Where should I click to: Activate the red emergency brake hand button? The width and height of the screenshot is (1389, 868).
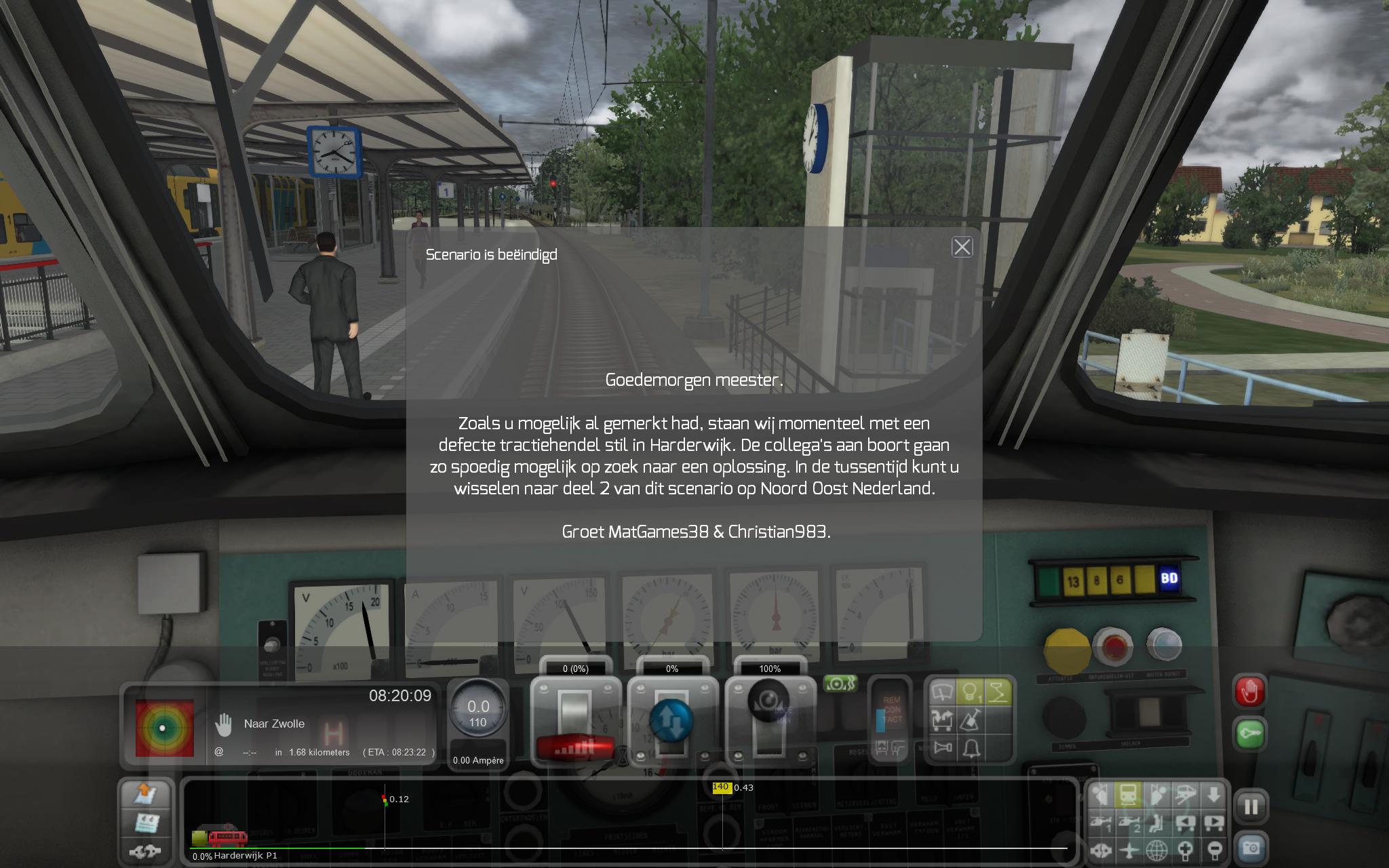[1249, 693]
